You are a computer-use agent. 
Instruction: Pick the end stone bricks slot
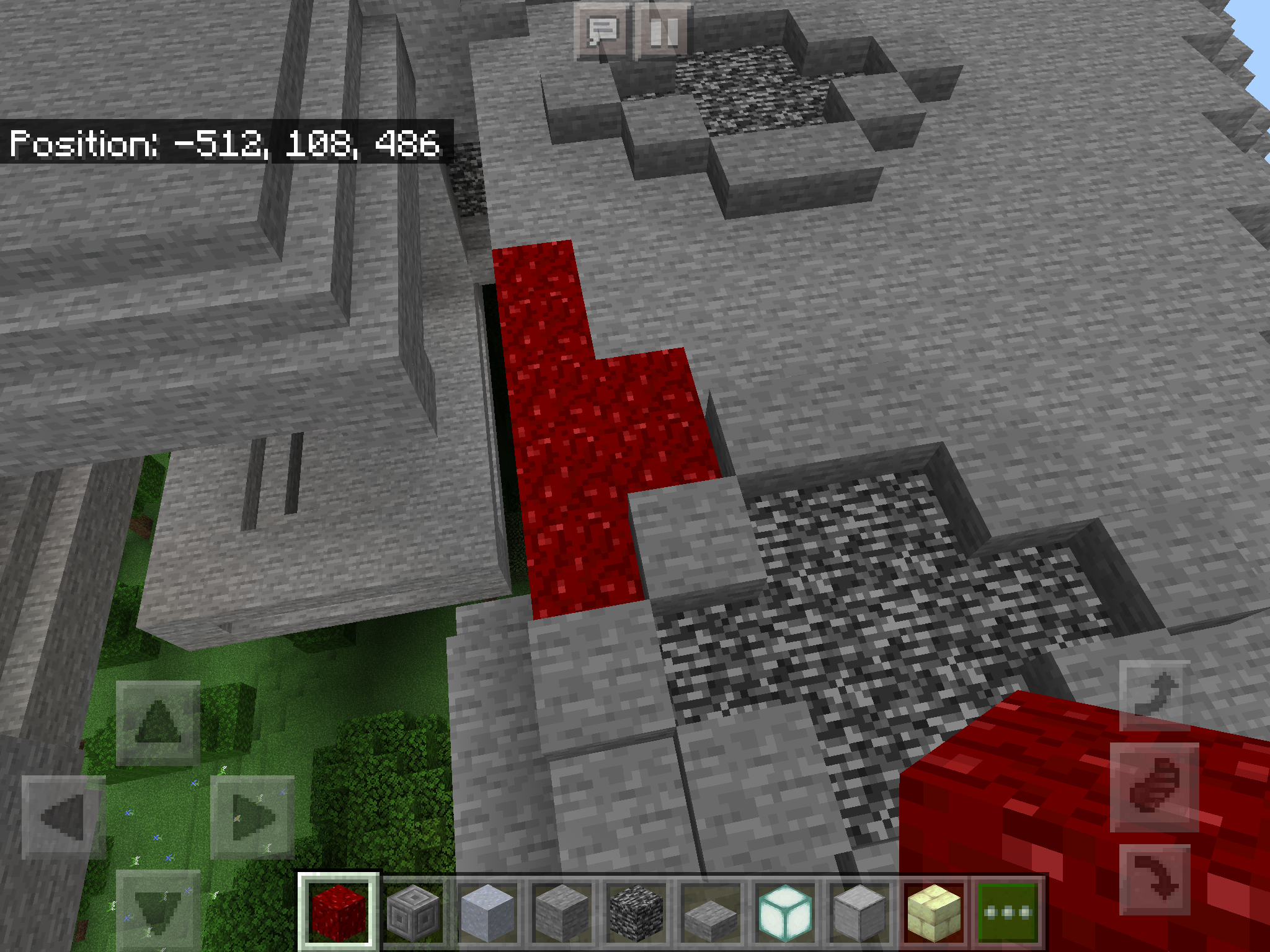934,912
